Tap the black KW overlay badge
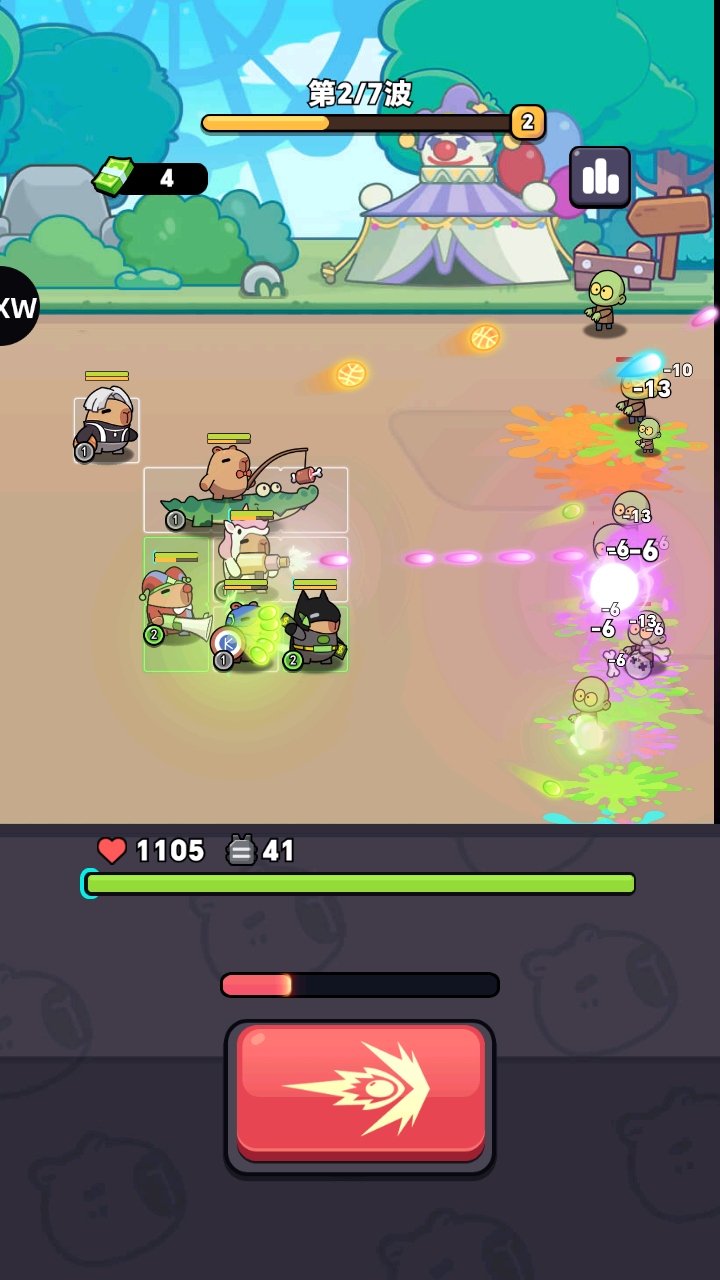 14,306
